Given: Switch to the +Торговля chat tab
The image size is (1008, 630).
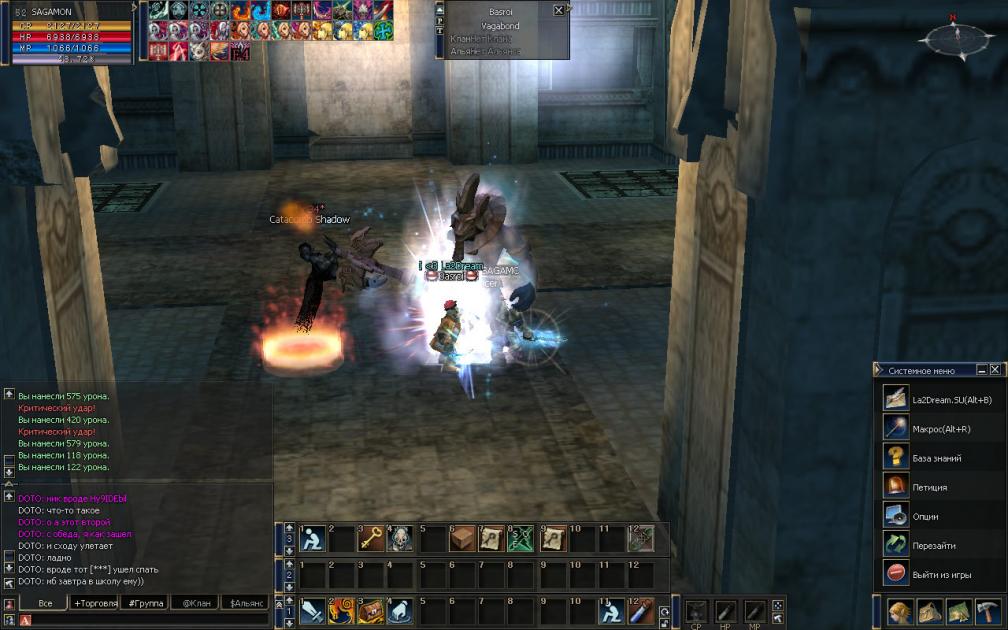Looking at the screenshot, I should click(92, 603).
